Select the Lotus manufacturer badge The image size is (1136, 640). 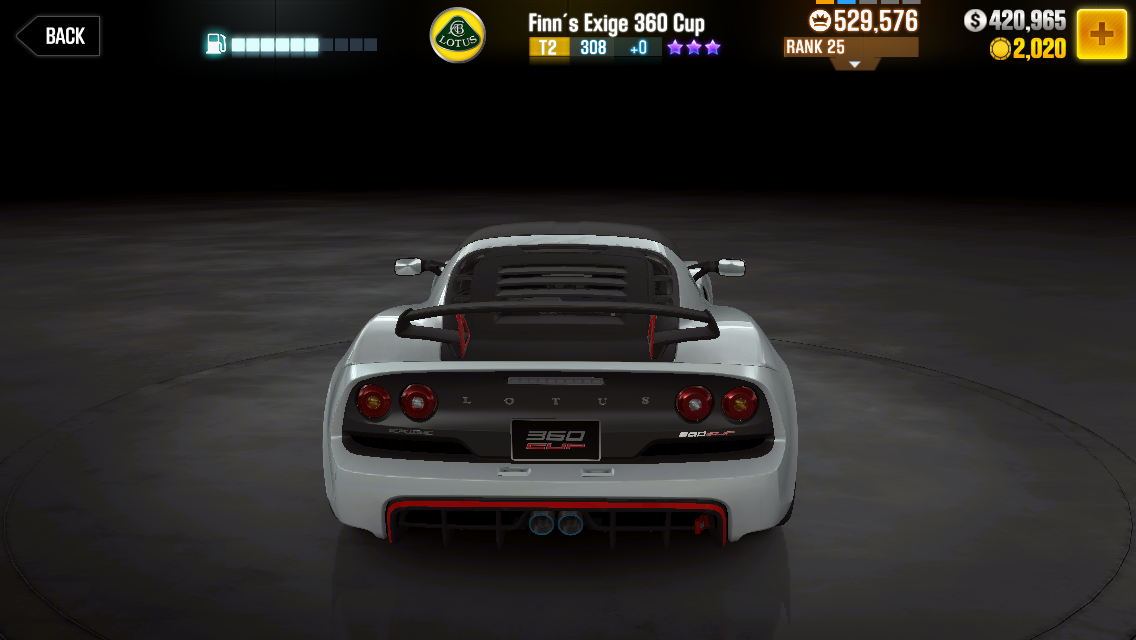(457, 35)
